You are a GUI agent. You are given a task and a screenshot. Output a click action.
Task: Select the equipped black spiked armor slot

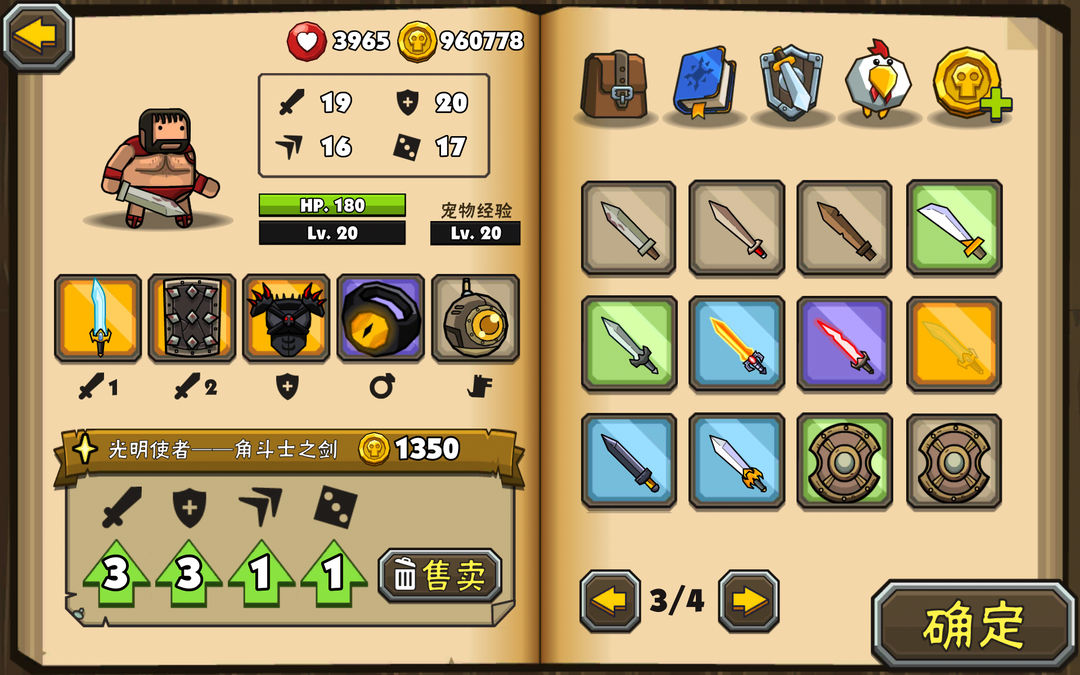(286, 317)
